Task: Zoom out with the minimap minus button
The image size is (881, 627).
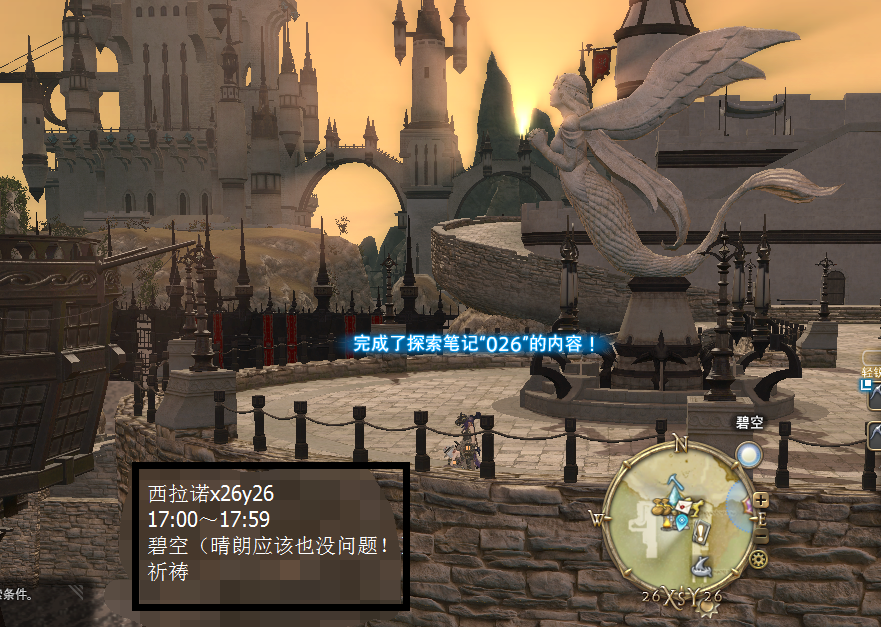Action: (x=762, y=538)
